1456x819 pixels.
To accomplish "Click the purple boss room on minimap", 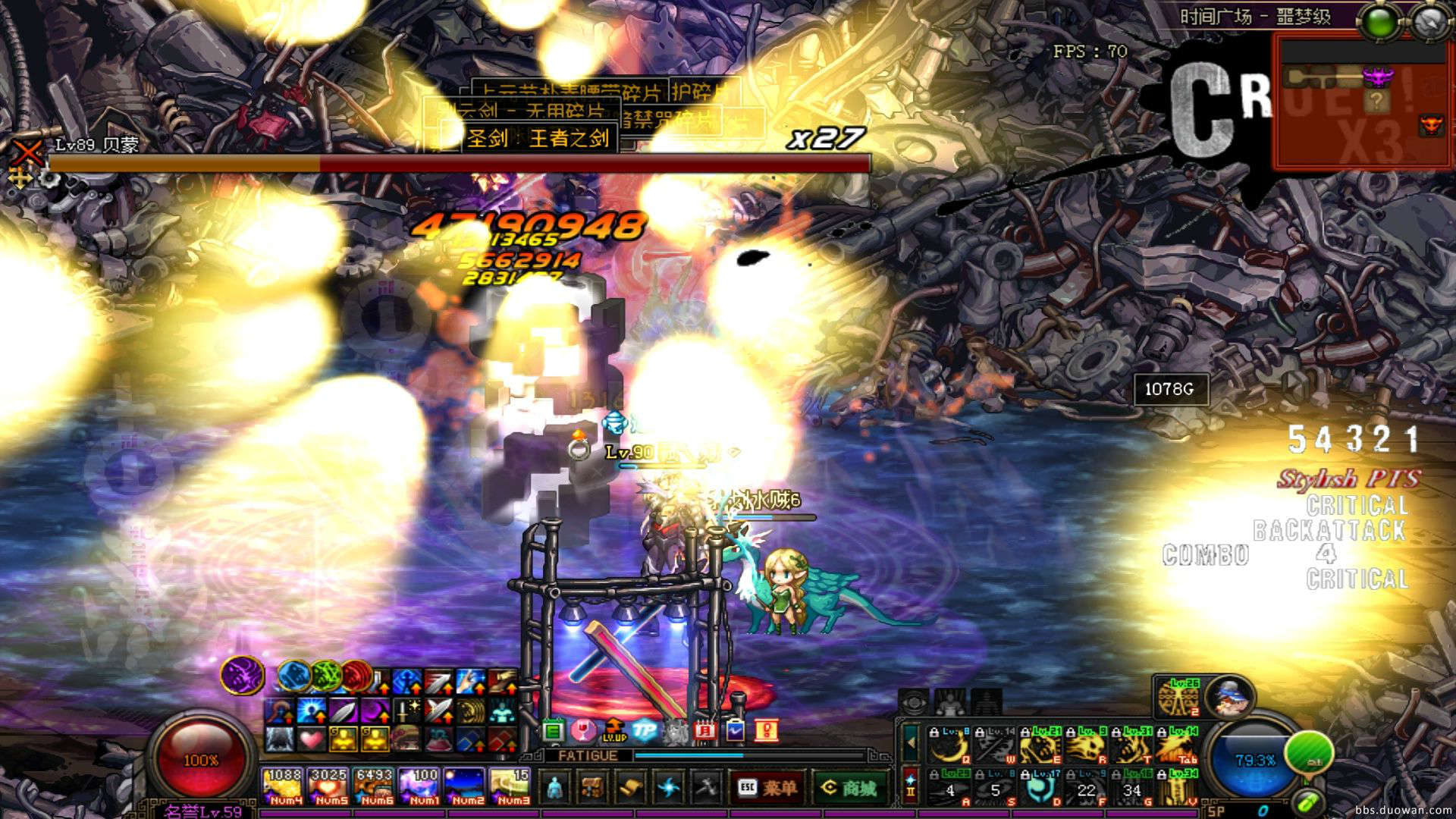I will click(x=1378, y=77).
